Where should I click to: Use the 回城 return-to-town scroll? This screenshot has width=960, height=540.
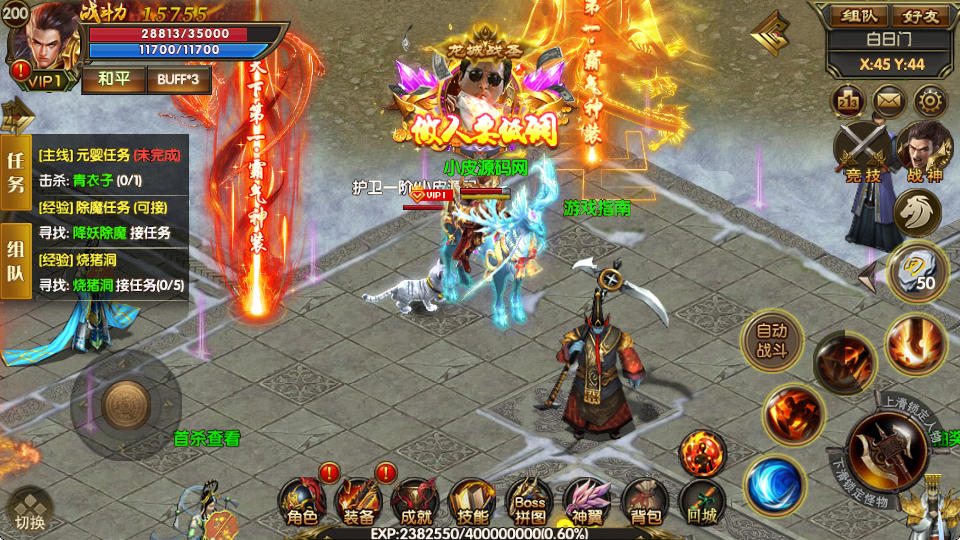[702, 500]
